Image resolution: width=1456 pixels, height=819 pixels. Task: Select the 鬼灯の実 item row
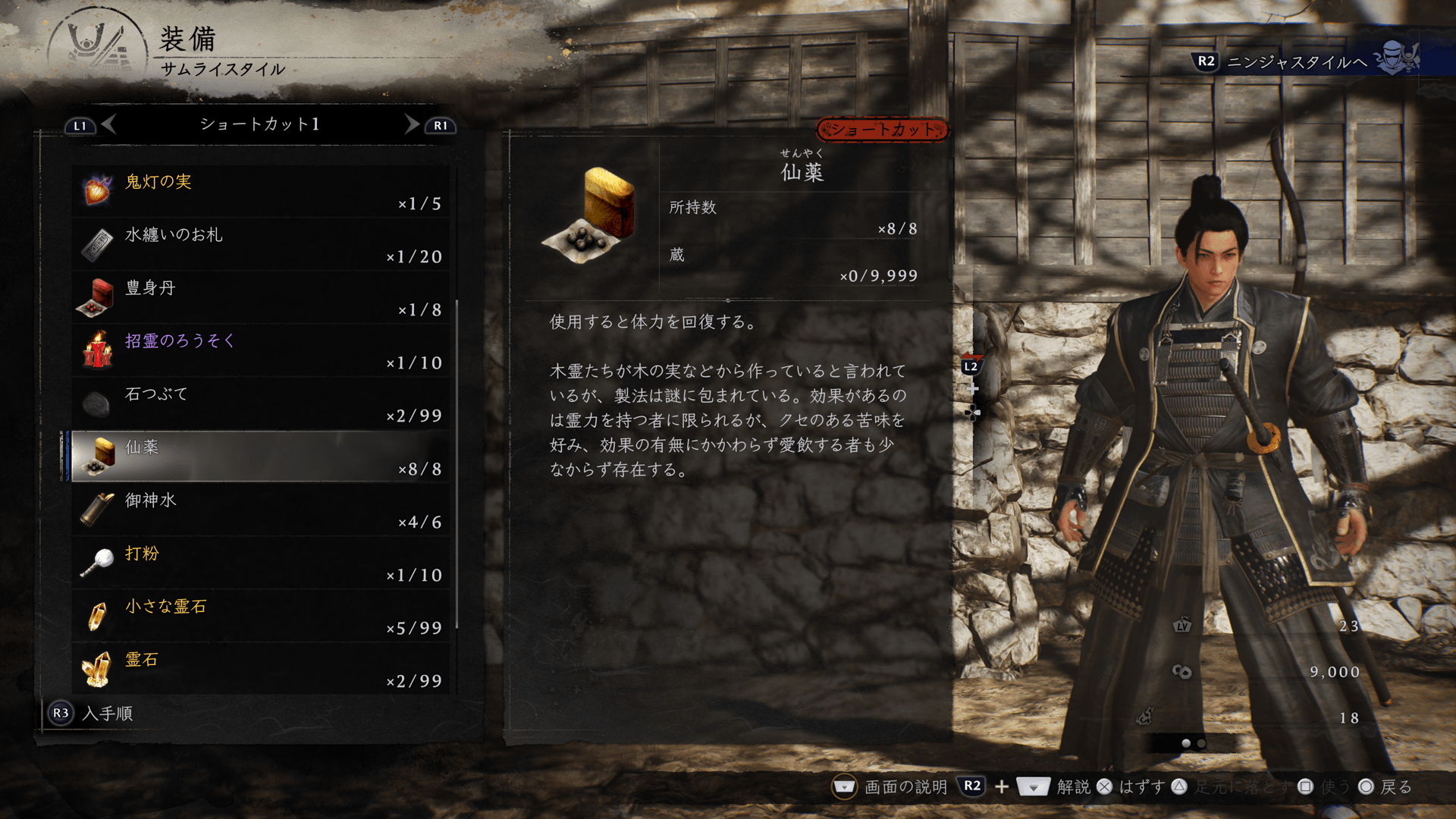(262, 191)
